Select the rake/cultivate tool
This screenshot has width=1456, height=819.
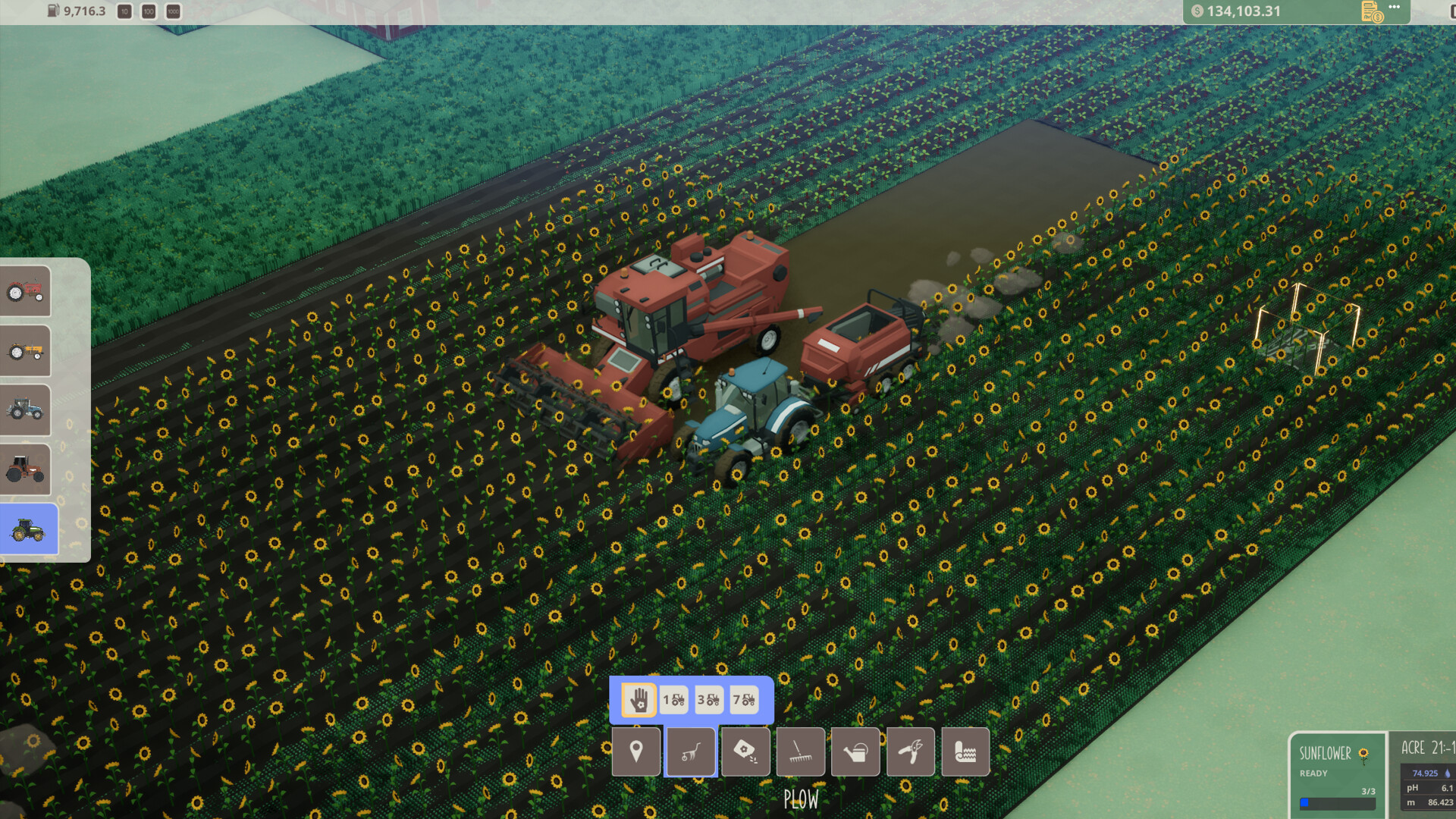pos(801,752)
